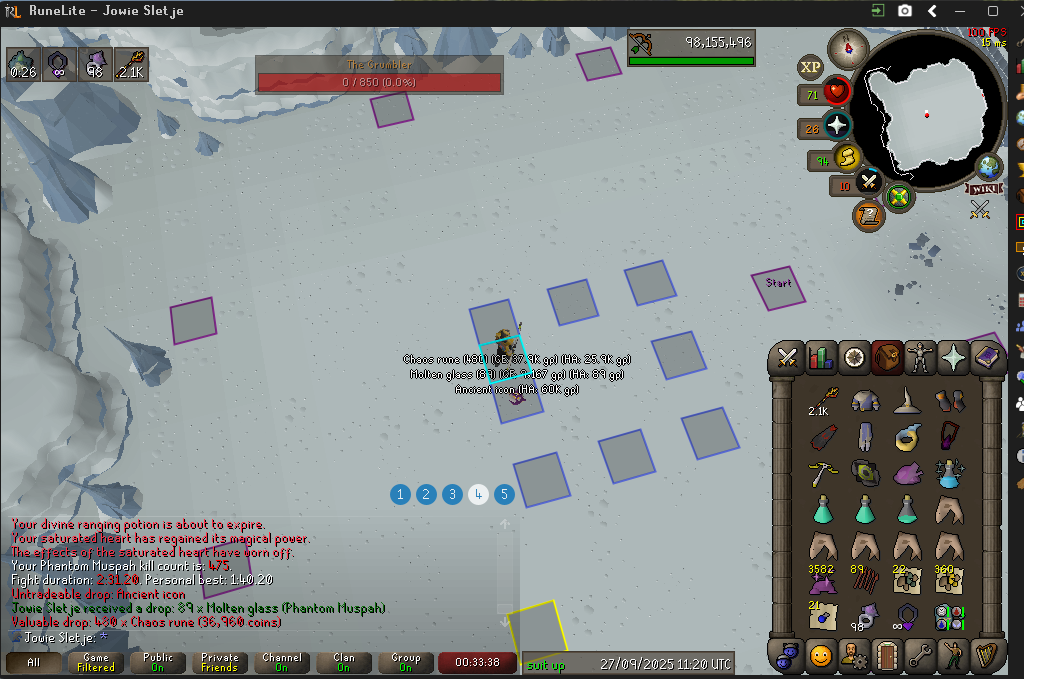Open the Combat Options tab
Image resolution: width=1038 pixels, height=682 pixels.
point(786,357)
